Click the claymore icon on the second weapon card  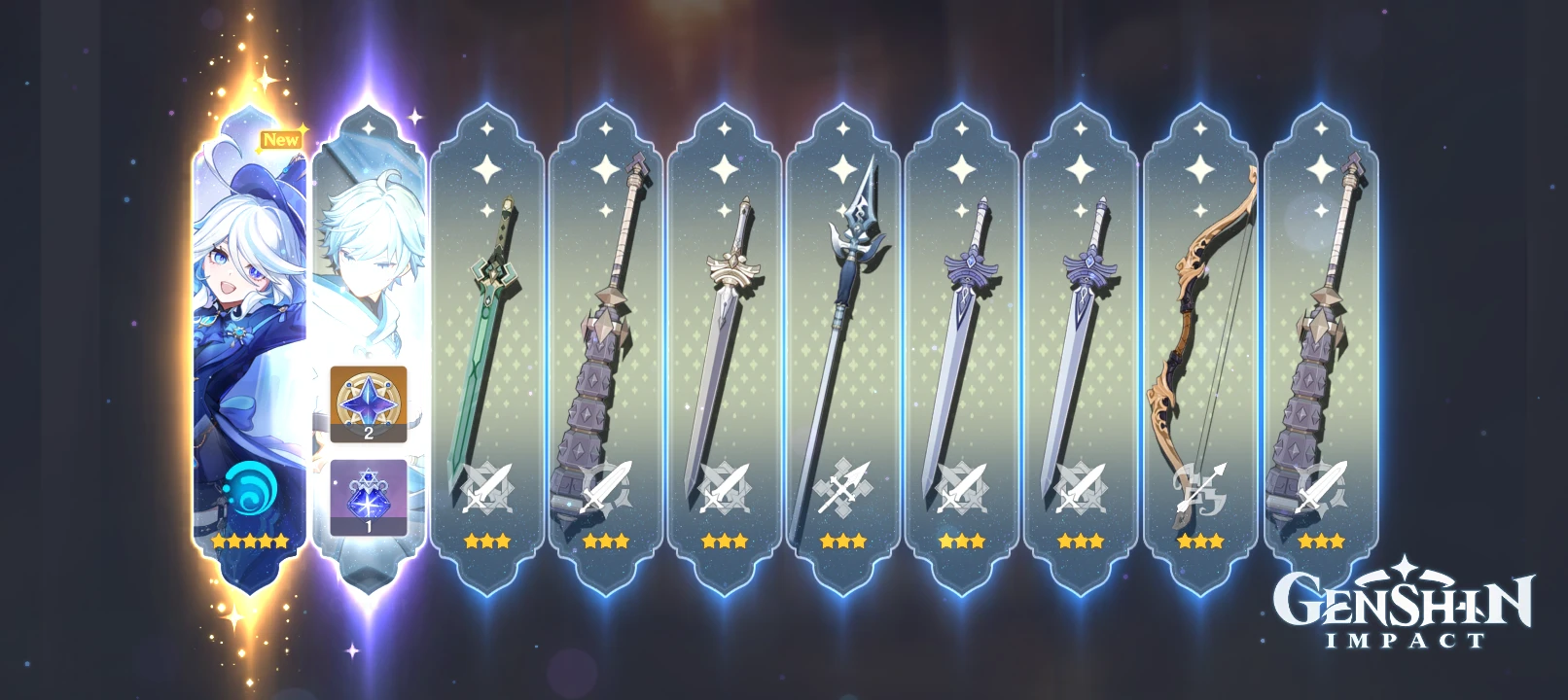603,488
